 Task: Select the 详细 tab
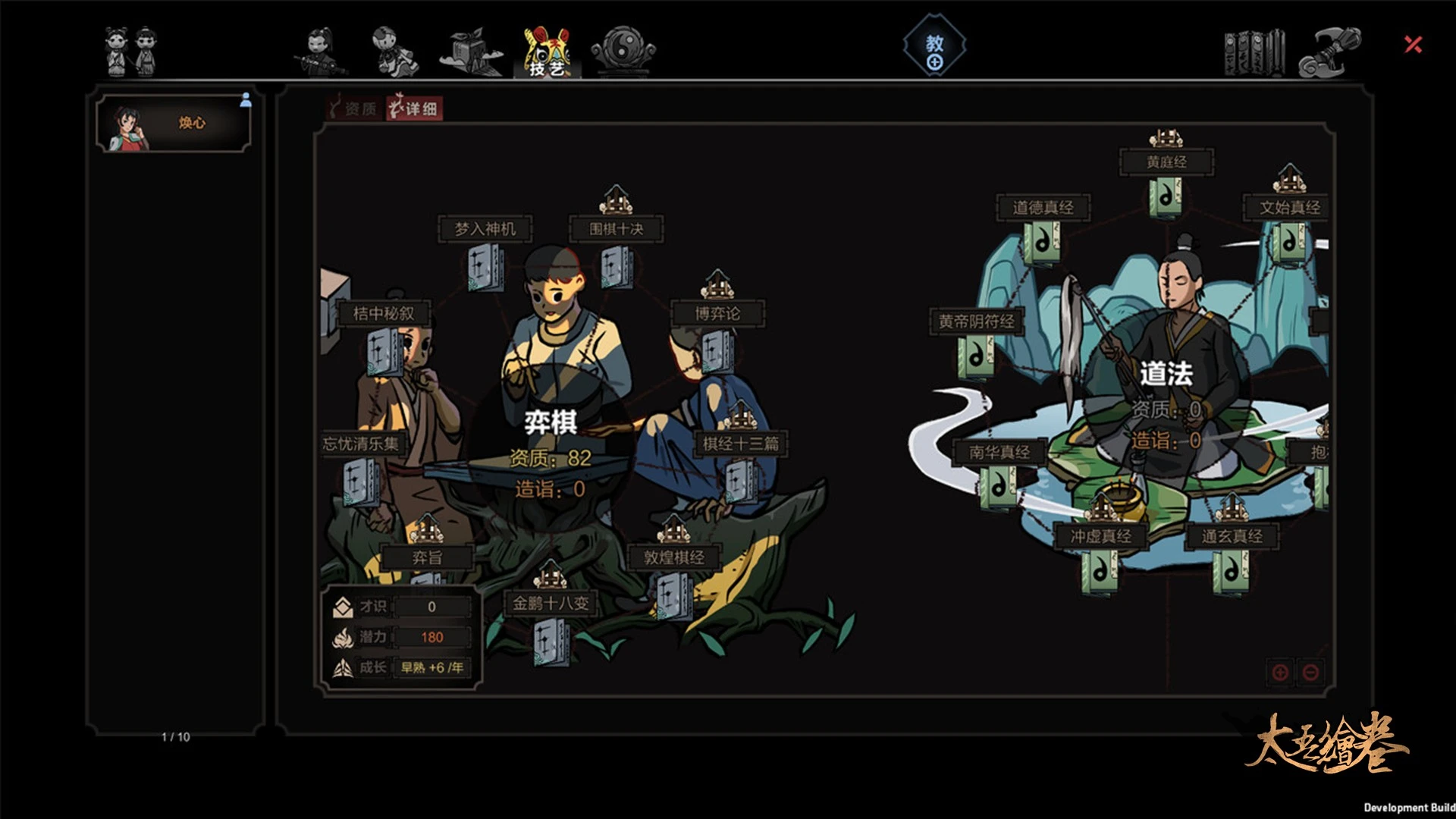414,109
